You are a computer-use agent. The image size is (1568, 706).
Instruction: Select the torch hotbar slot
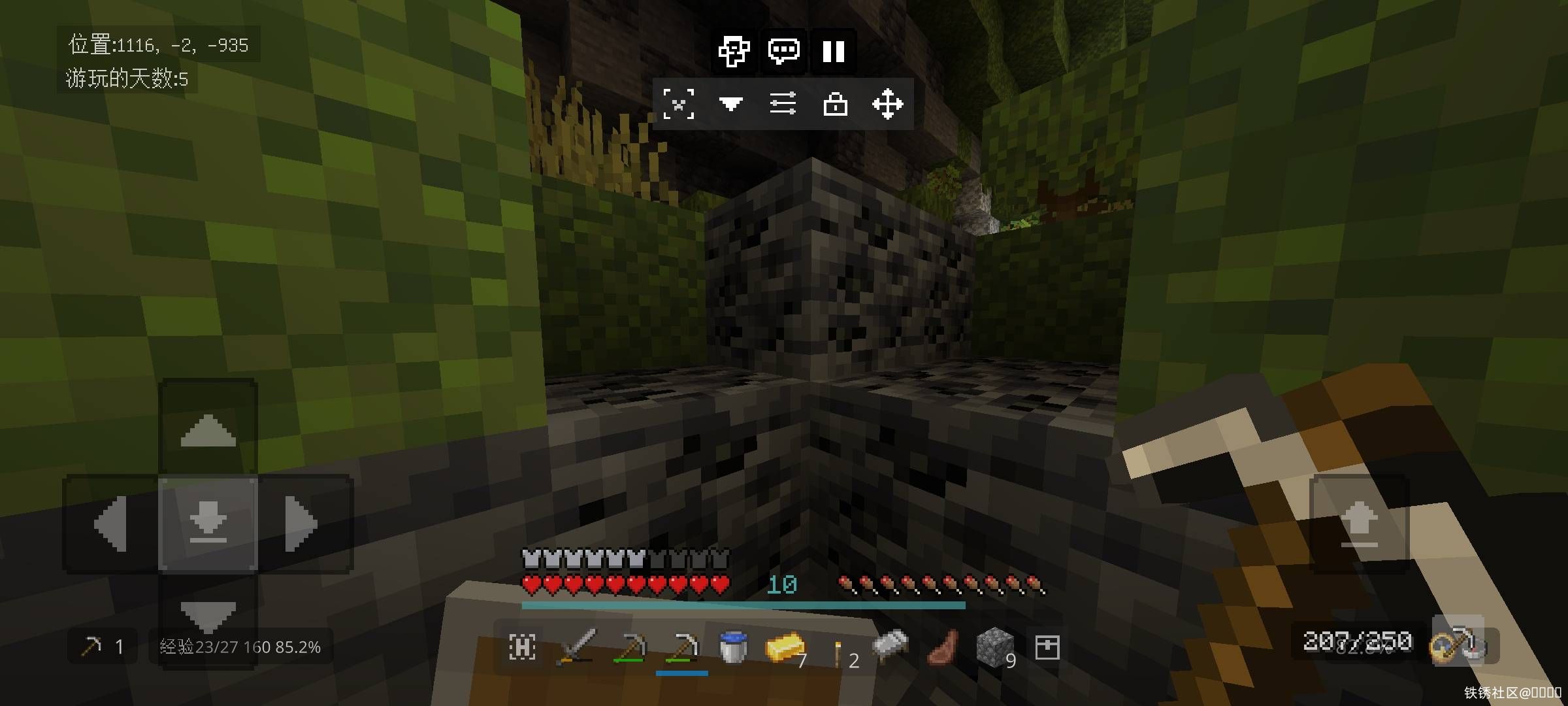[838, 650]
